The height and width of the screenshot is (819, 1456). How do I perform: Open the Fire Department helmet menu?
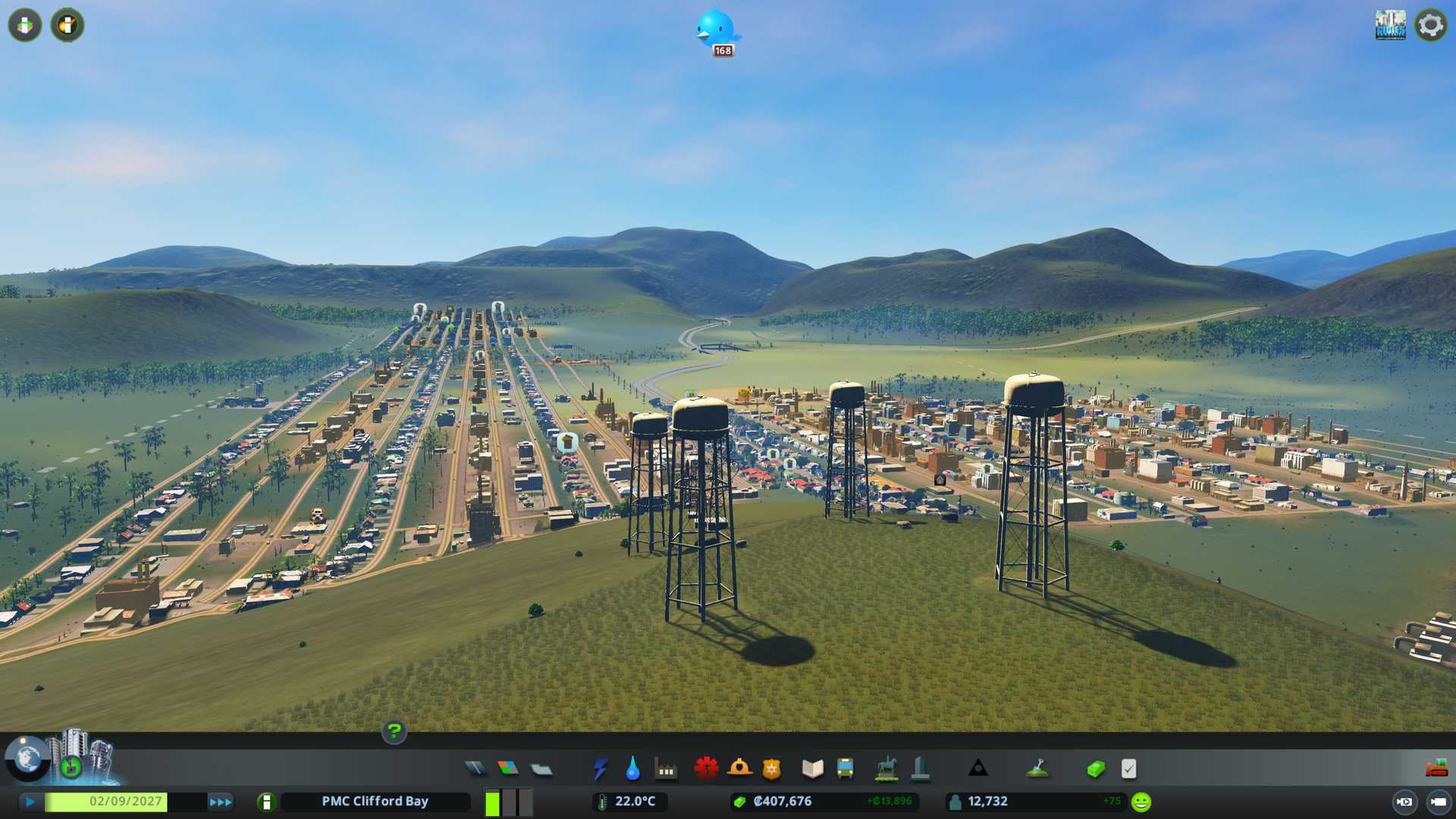click(739, 769)
